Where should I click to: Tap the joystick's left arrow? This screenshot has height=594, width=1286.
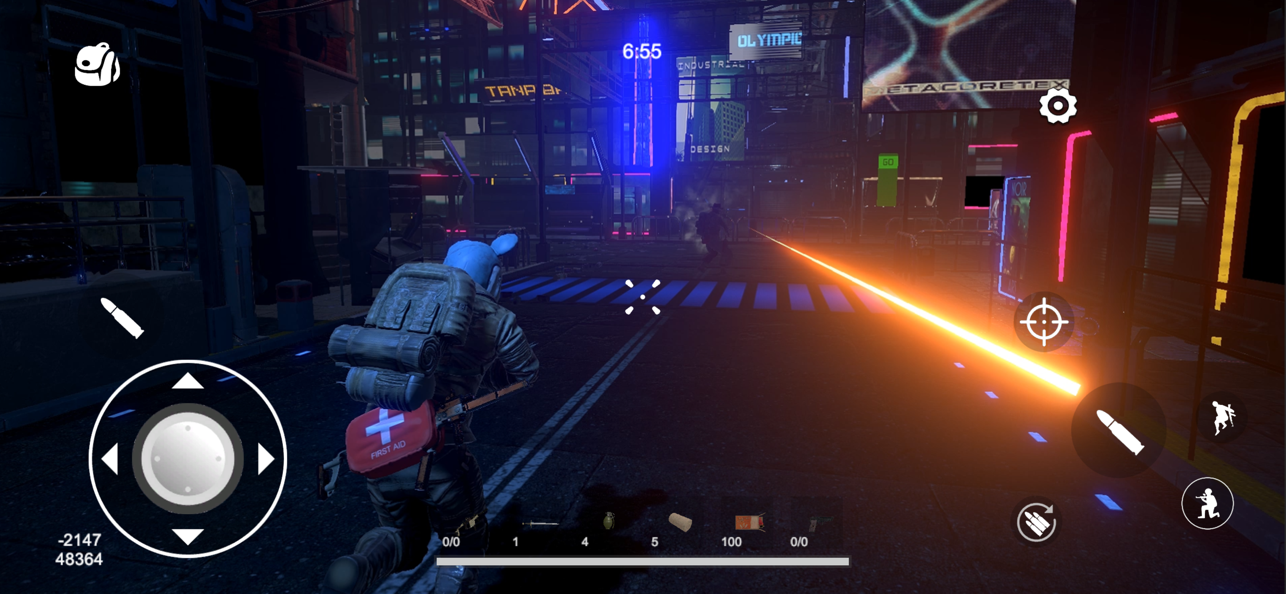click(x=110, y=459)
